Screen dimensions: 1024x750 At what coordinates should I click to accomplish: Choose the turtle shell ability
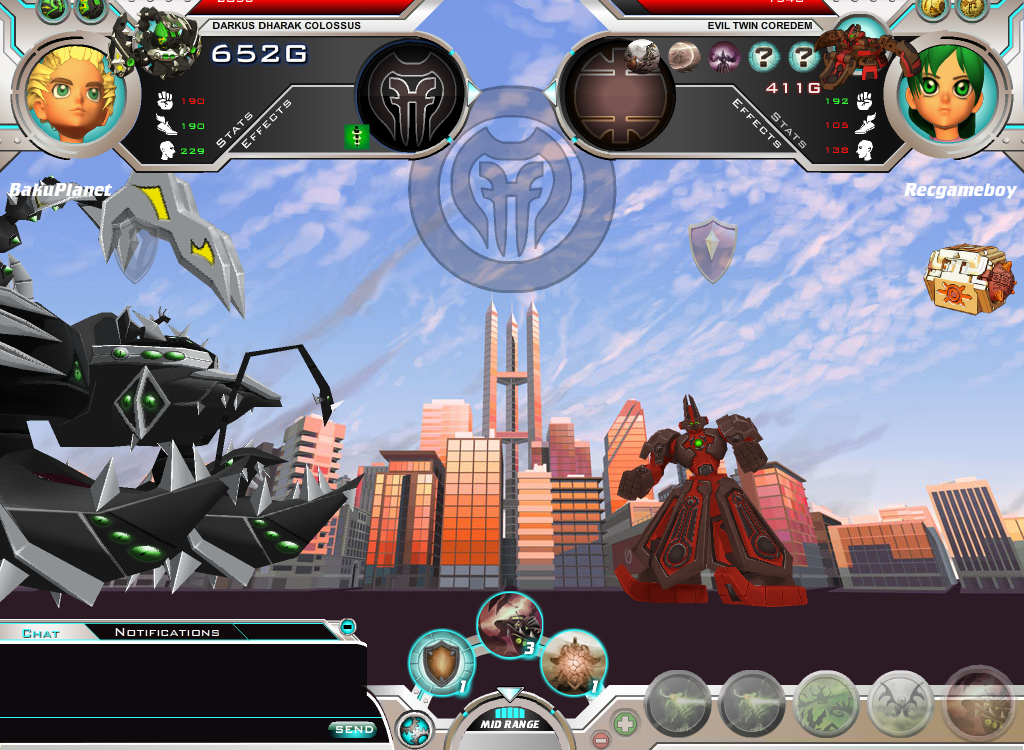tap(573, 661)
